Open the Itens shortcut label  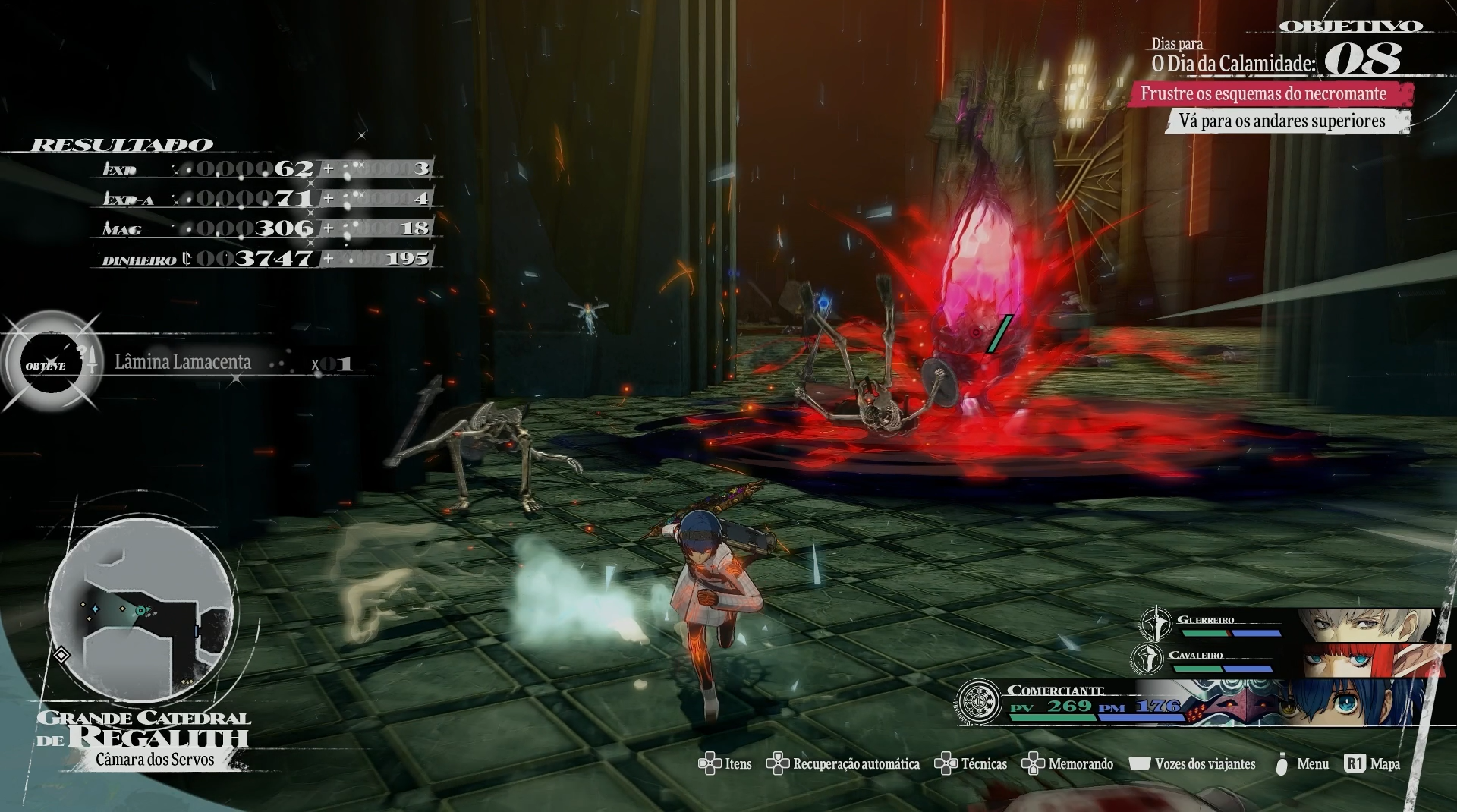coord(738,764)
